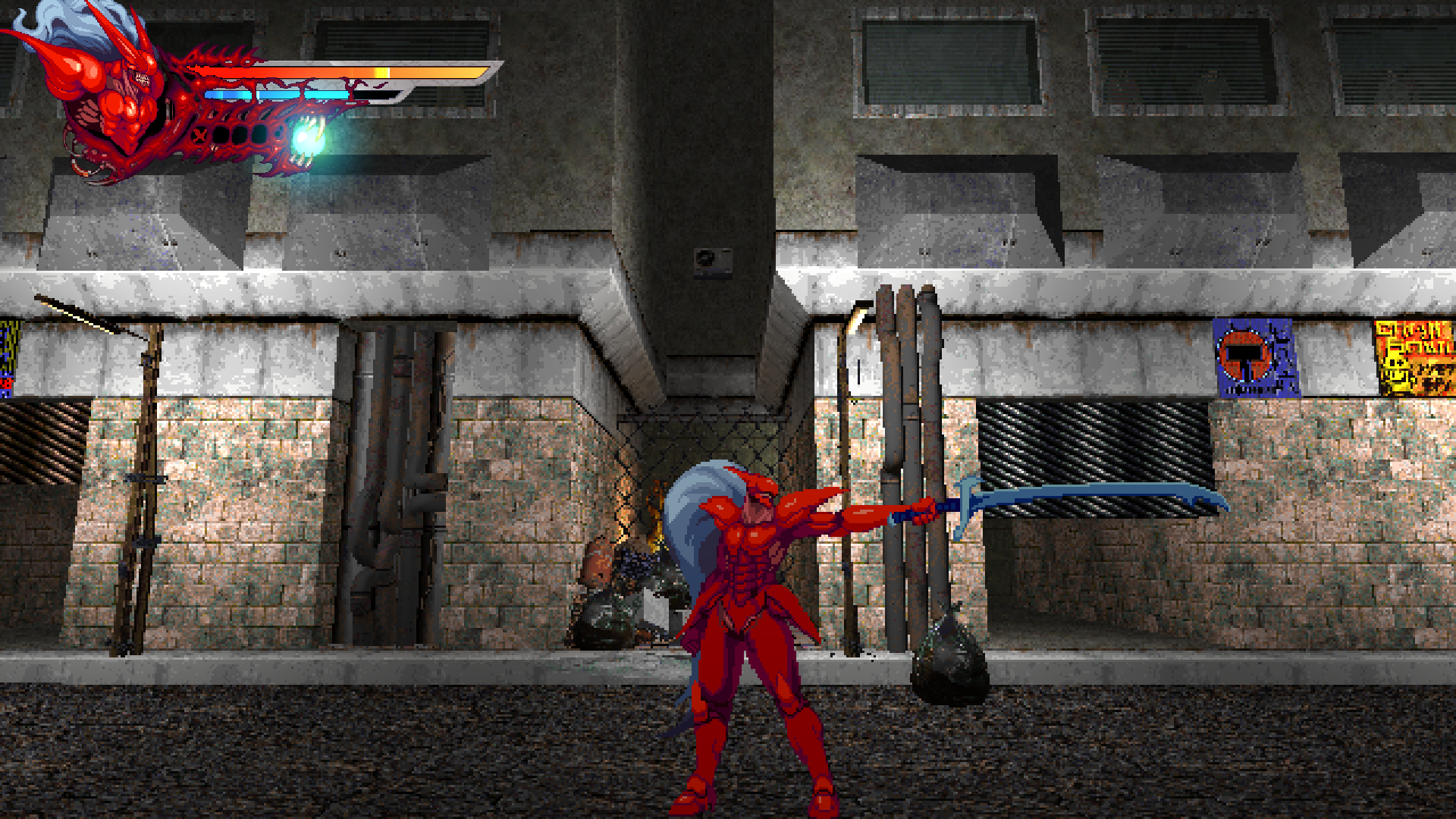This screenshot has width=1456, height=819.
Task: Toggle the first empty ammo socket on the HUD
Action: tap(222, 136)
